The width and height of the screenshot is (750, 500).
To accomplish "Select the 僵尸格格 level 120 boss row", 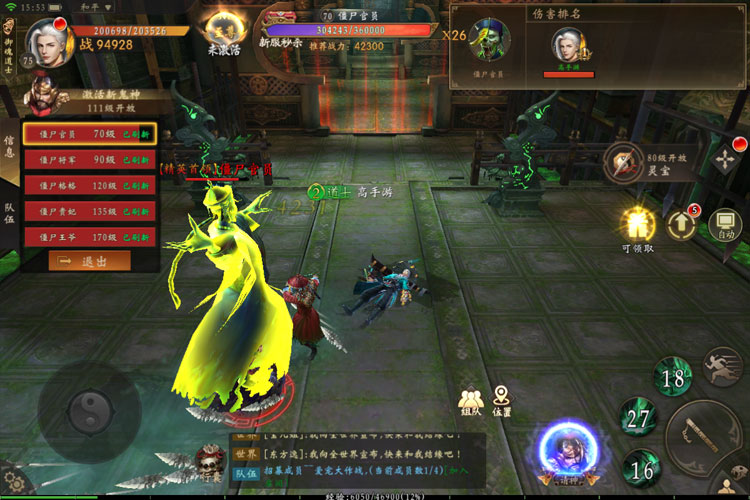I will 89,186.
